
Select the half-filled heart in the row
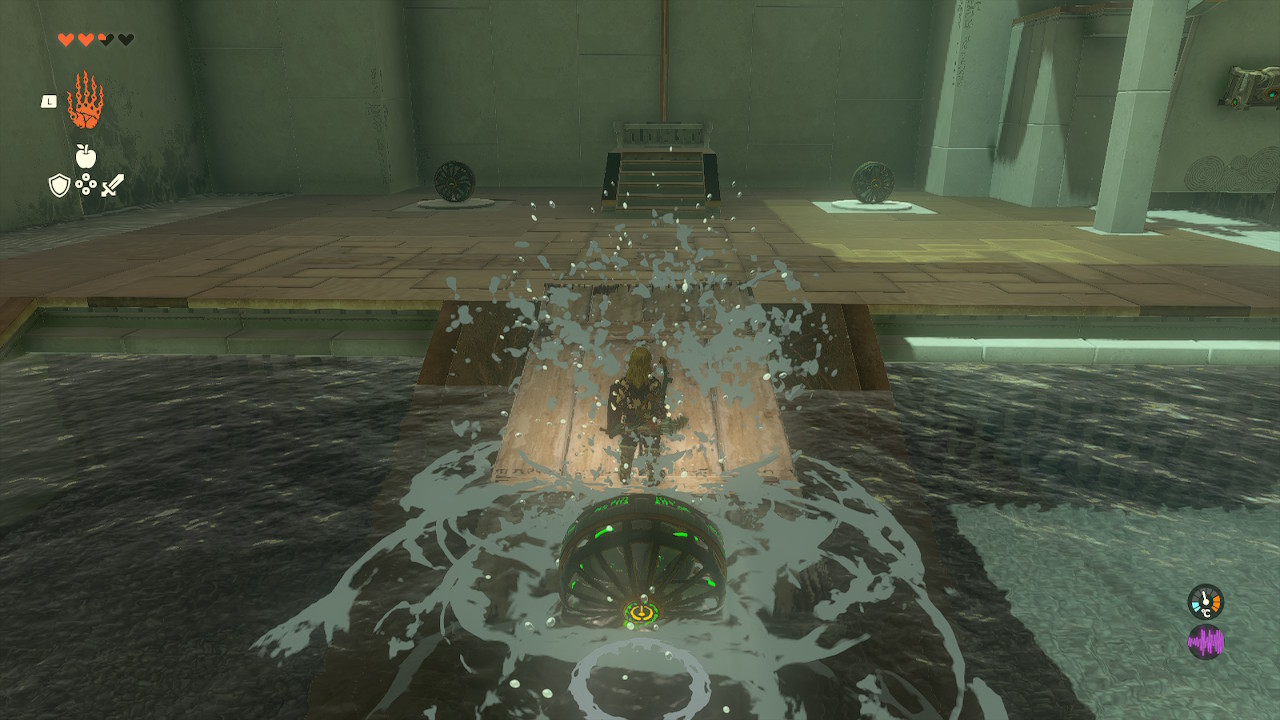point(103,38)
